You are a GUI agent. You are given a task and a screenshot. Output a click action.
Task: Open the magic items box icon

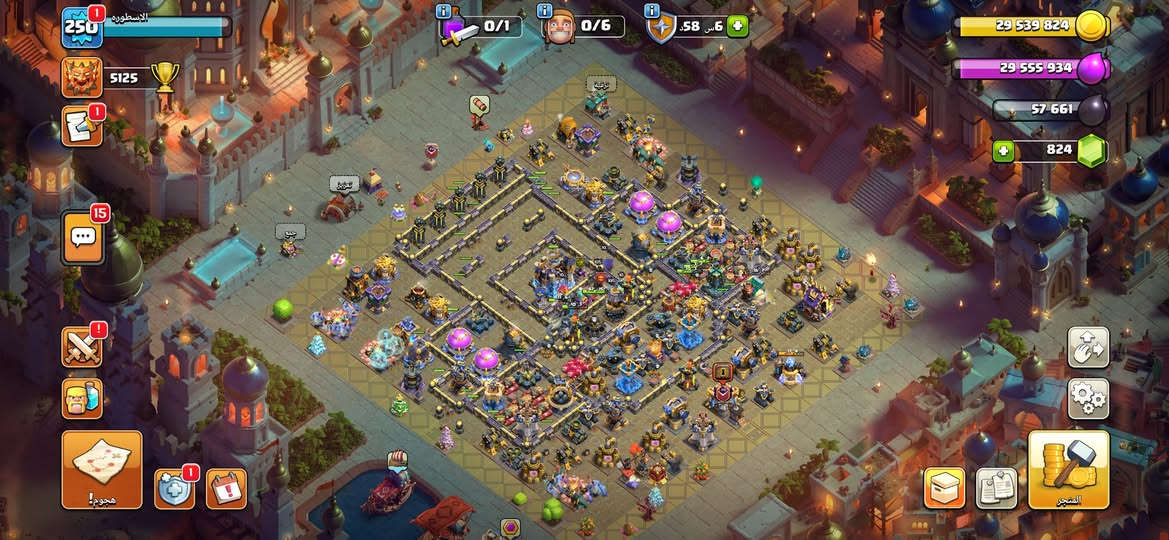(x=944, y=488)
